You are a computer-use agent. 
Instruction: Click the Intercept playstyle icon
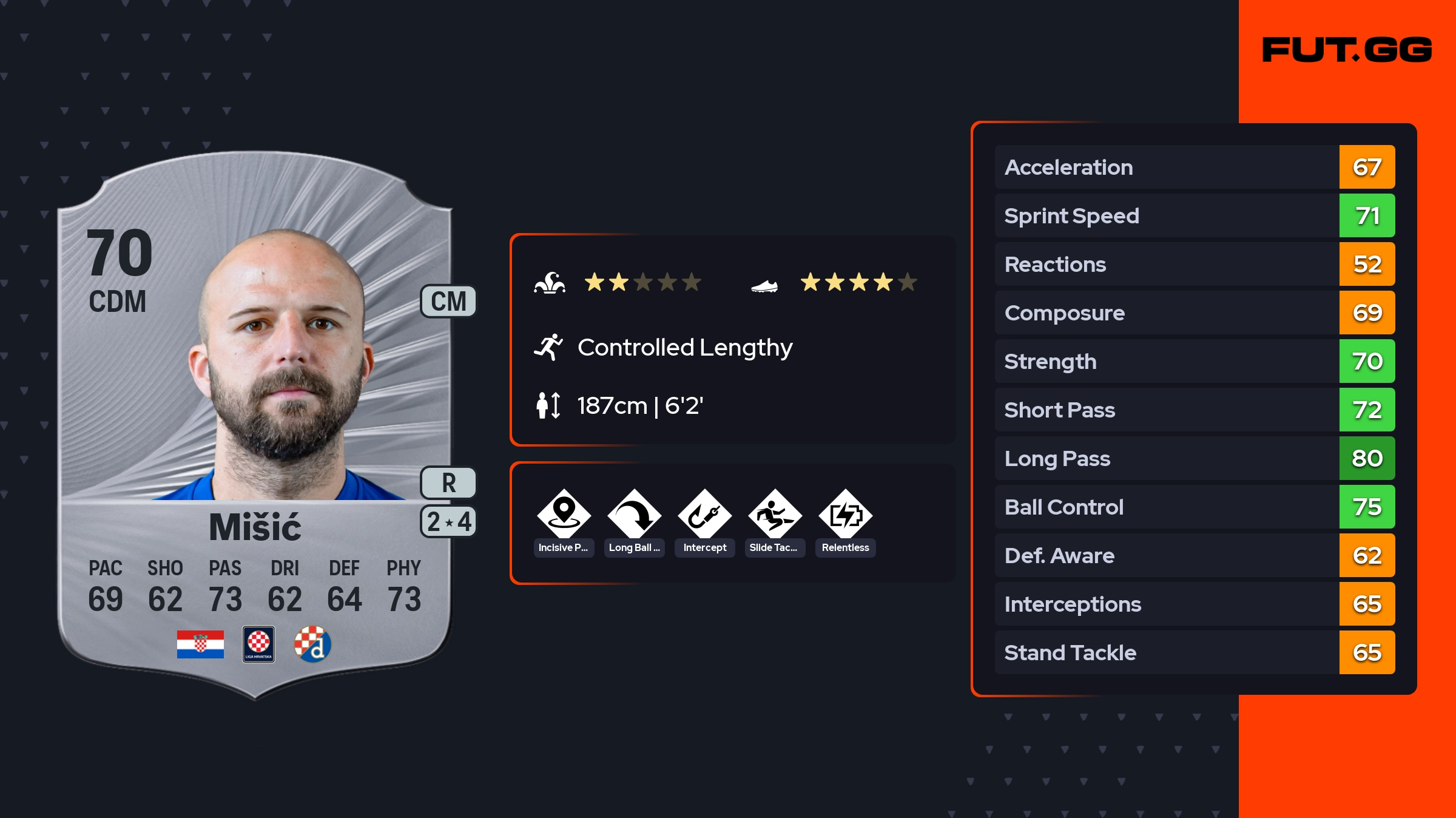704,516
